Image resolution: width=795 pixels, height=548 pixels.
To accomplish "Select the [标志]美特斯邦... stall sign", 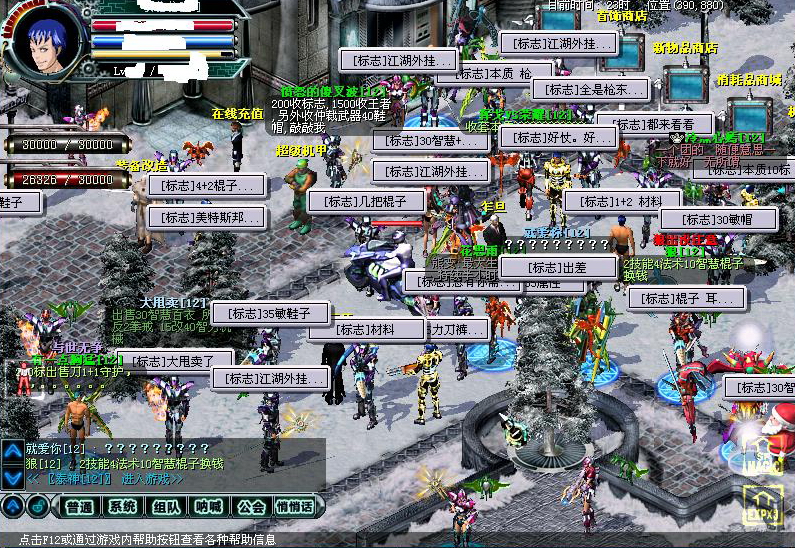I will click(x=208, y=217).
